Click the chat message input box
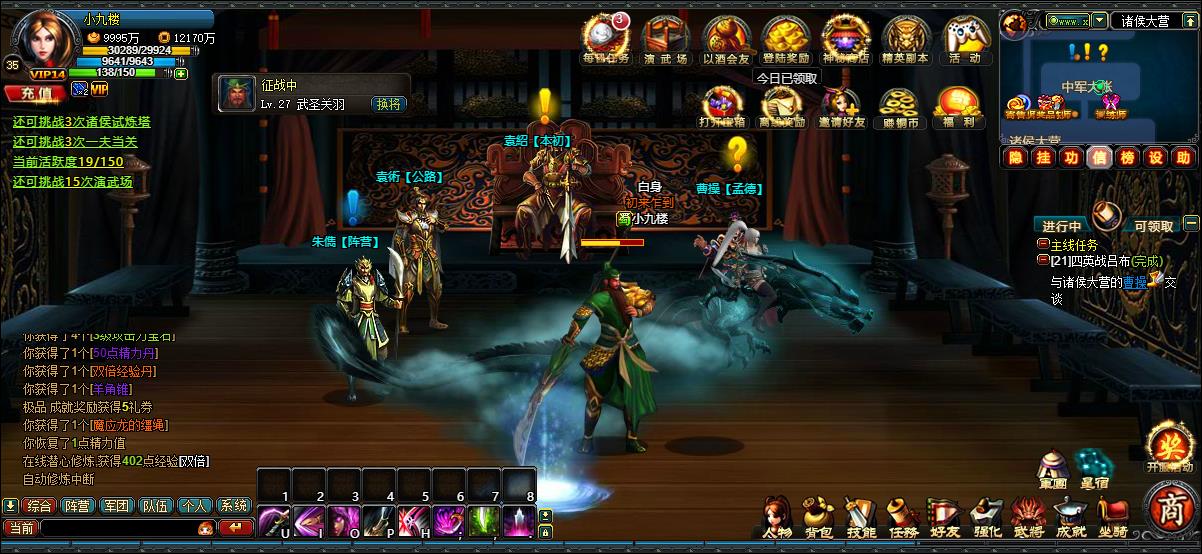1202x554 pixels. coord(118,528)
